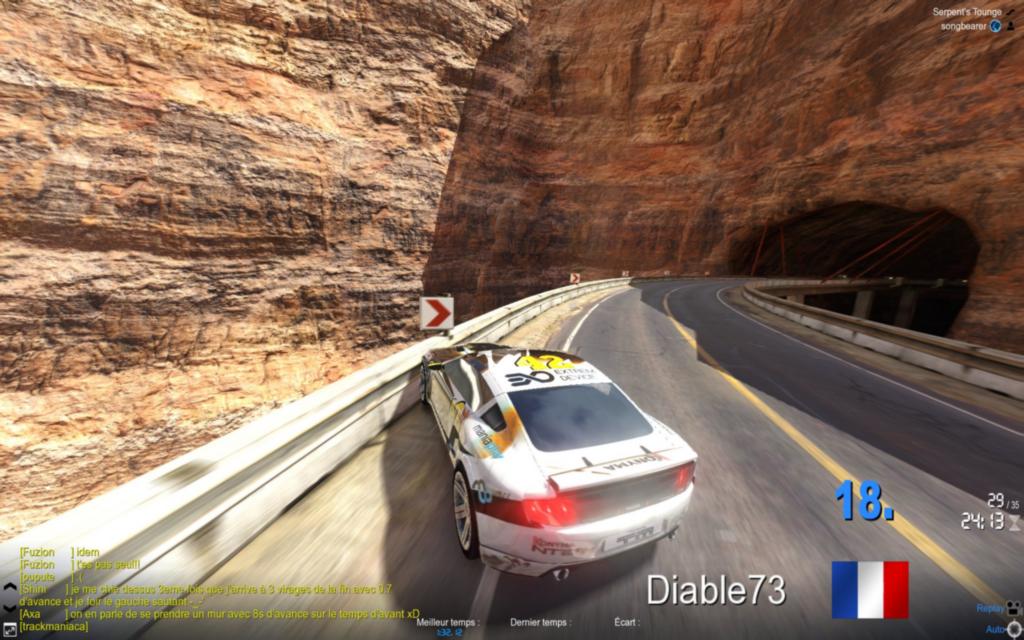Open the Replay camera button

pyautogui.click(x=1013, y=607)
